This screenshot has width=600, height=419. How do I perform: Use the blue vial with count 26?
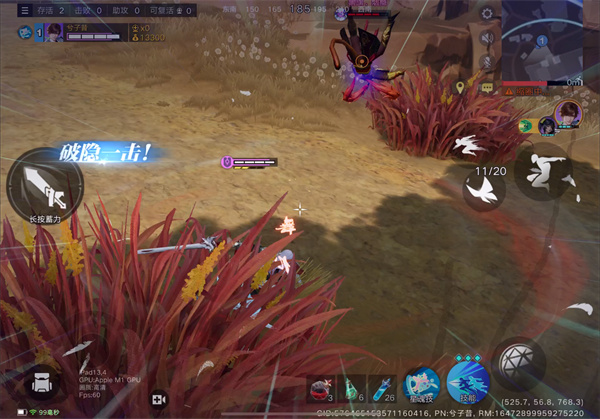coord(382,388)
